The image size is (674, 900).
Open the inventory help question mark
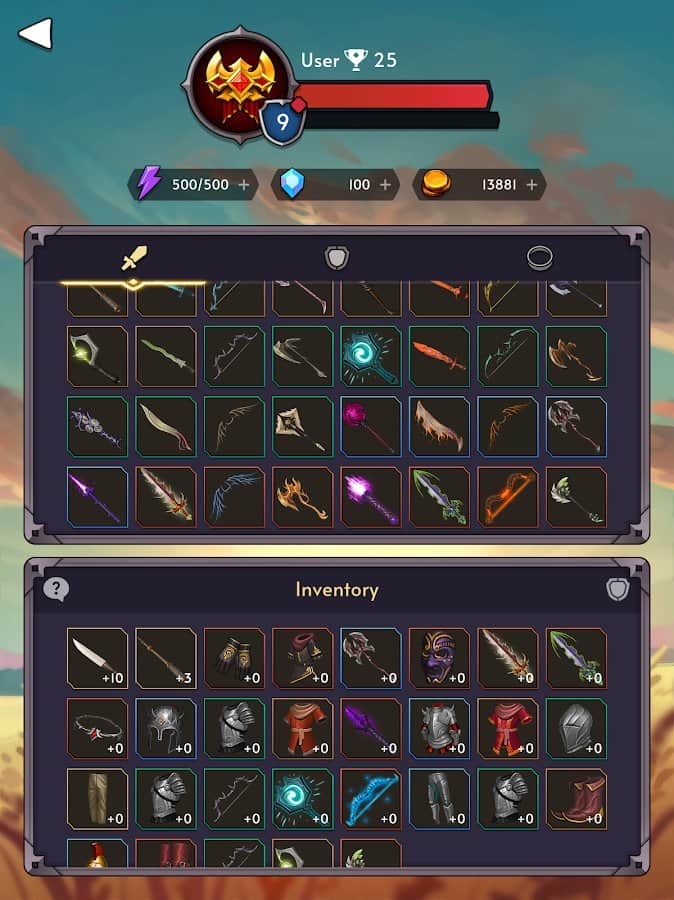point(56,589)
